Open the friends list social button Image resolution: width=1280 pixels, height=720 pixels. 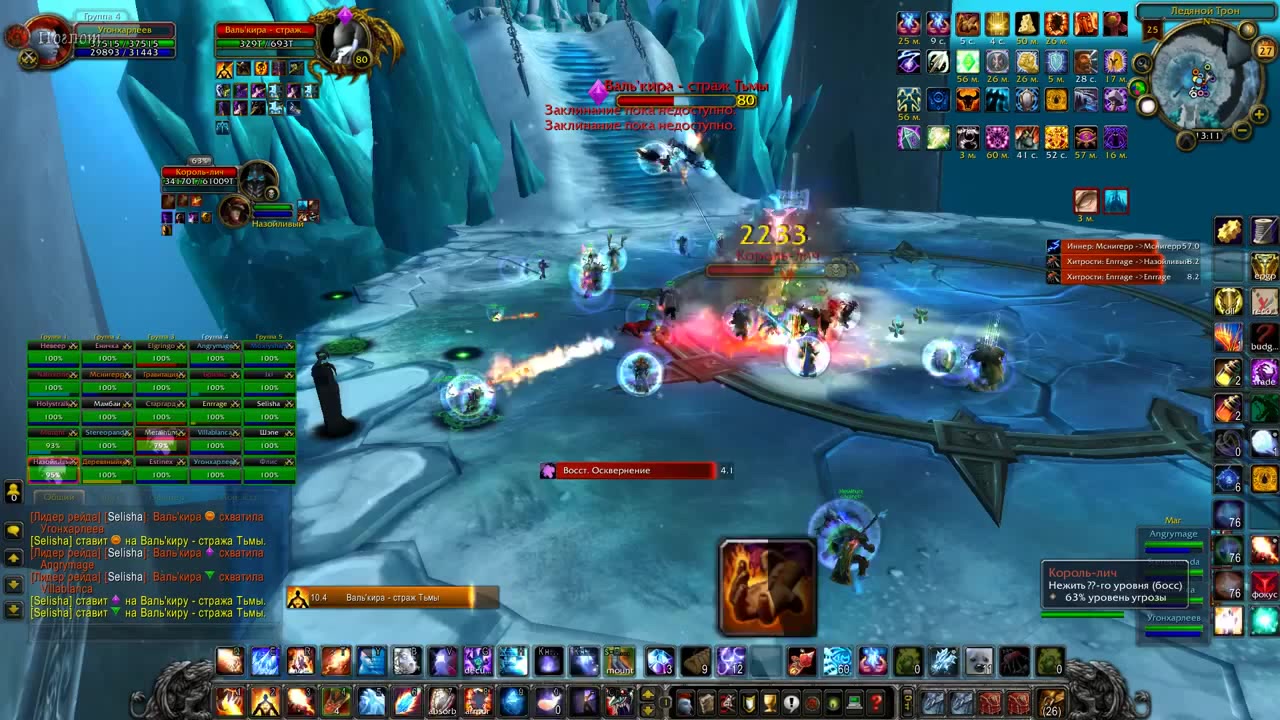pos(14,492)
